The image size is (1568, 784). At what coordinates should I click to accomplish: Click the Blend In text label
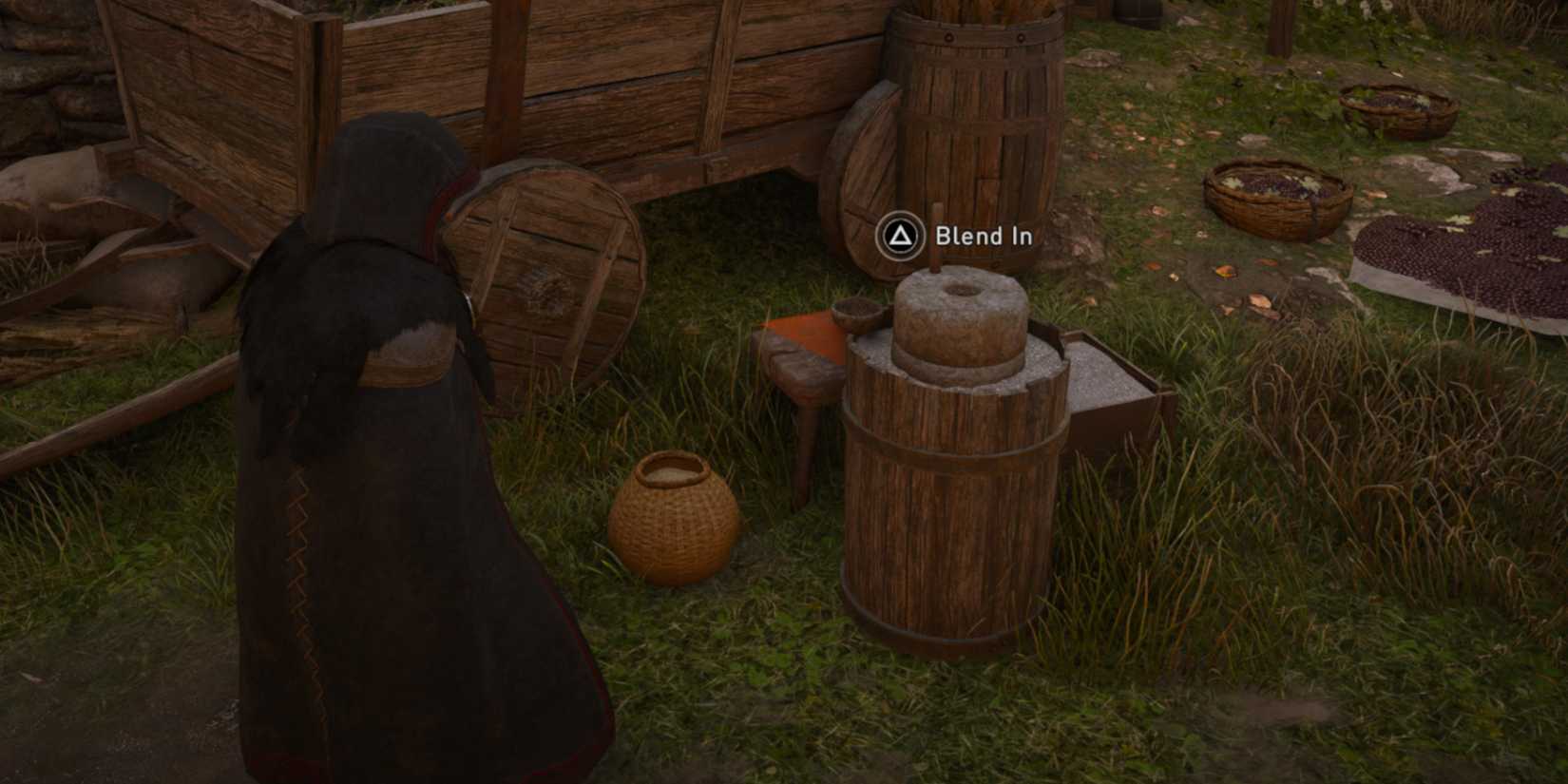pos(982,238)
